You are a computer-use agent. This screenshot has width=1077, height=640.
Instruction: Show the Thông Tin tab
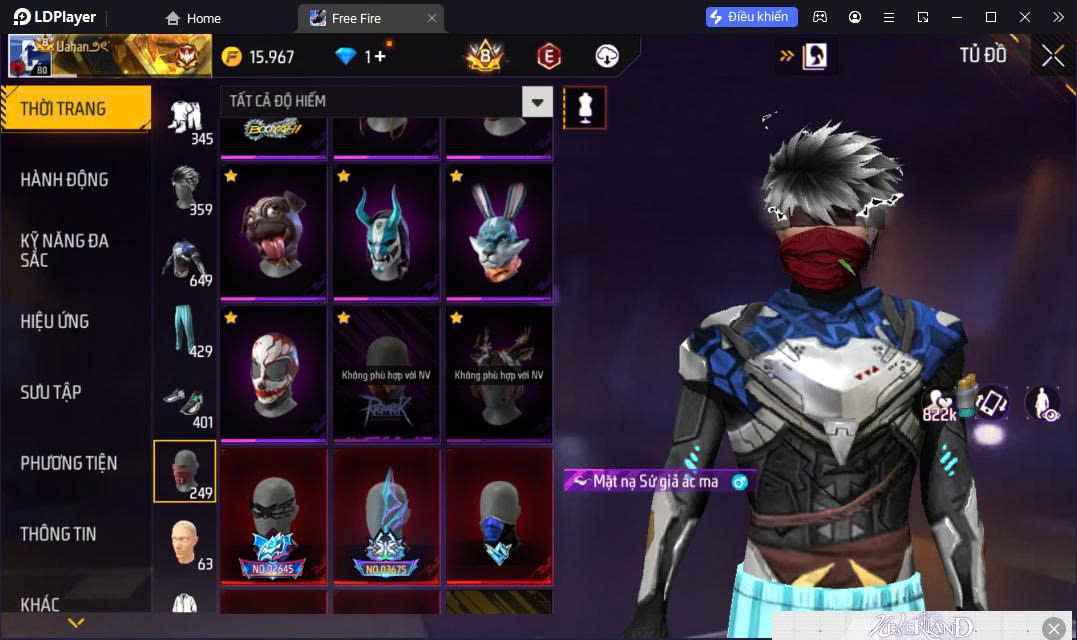click(59, 534)
